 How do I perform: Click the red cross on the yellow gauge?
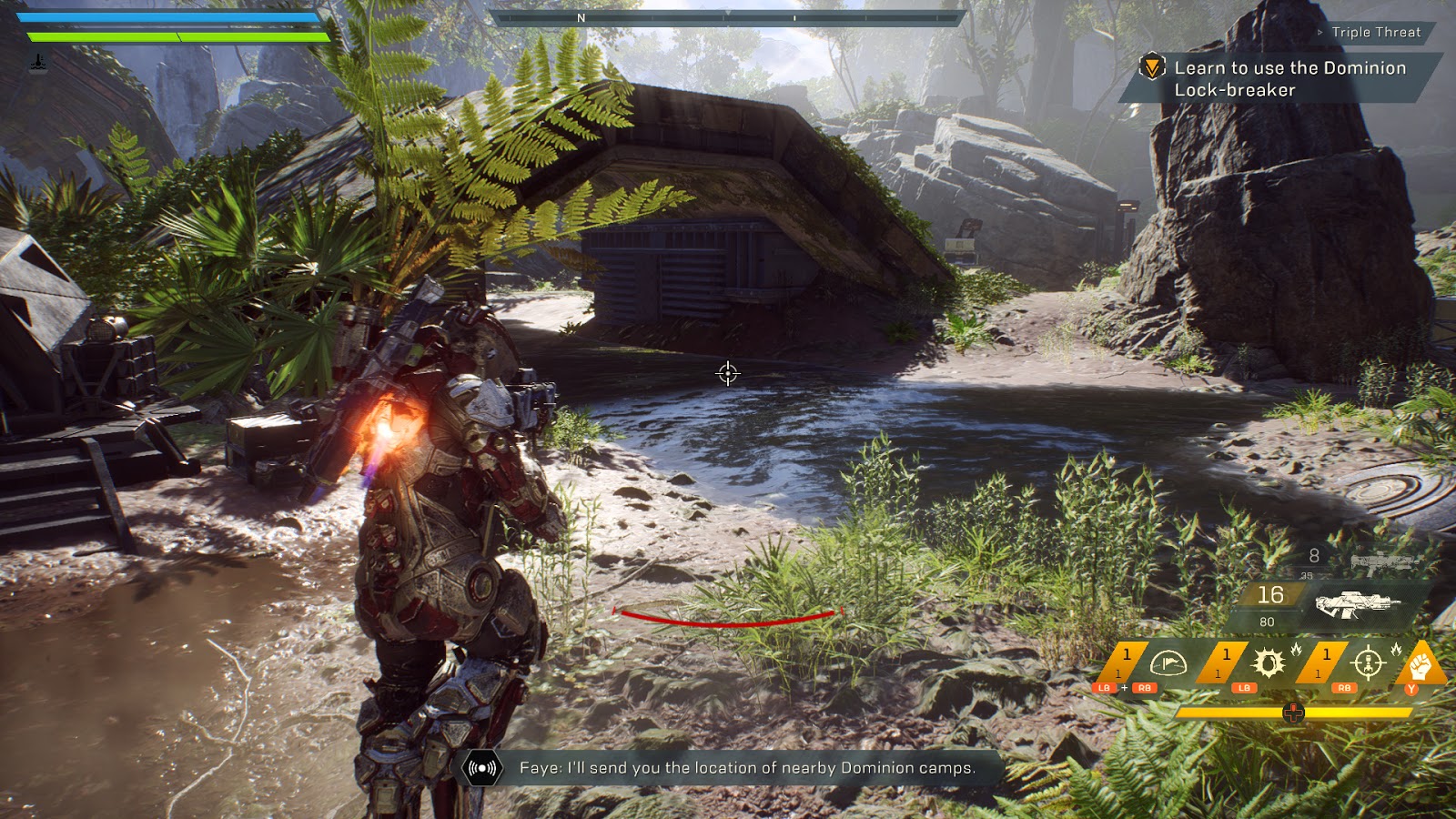click(x=1293, y=713)
